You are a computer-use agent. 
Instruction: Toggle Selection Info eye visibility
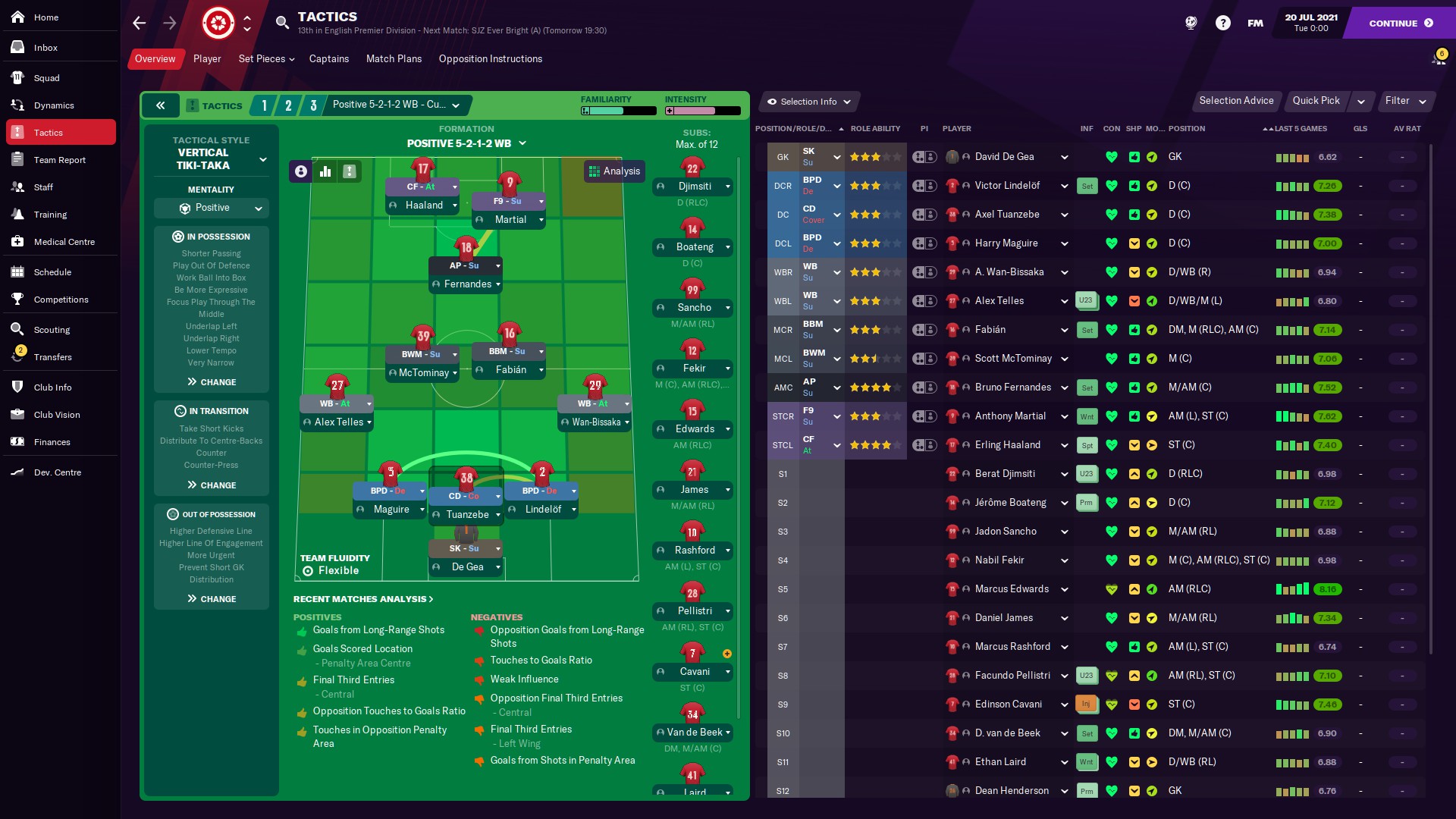pyautogui.click(x=773, y=102)
